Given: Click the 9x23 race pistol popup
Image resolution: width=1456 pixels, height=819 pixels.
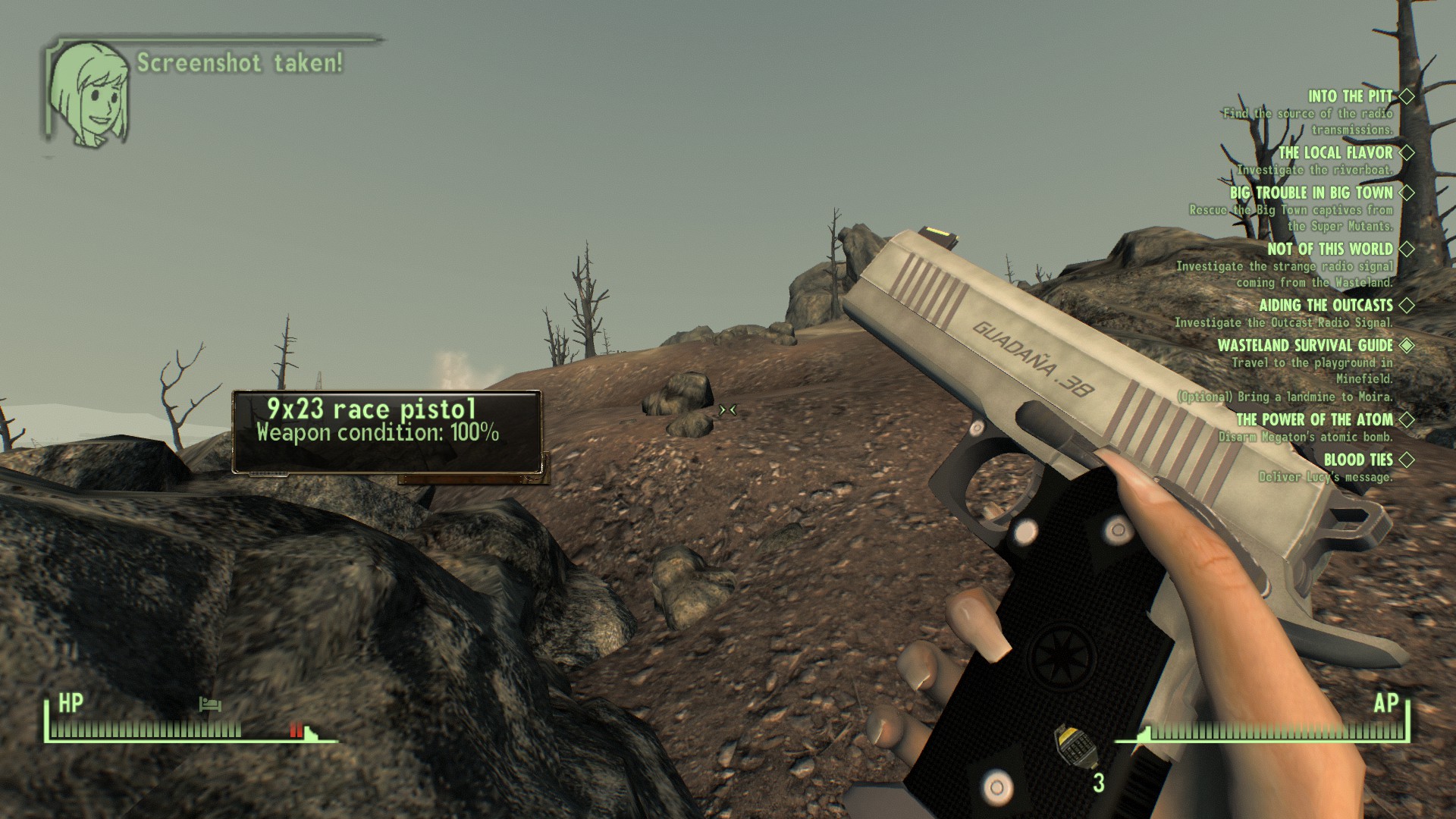Looking at the screenshot, I should click(x=387, y=431).
